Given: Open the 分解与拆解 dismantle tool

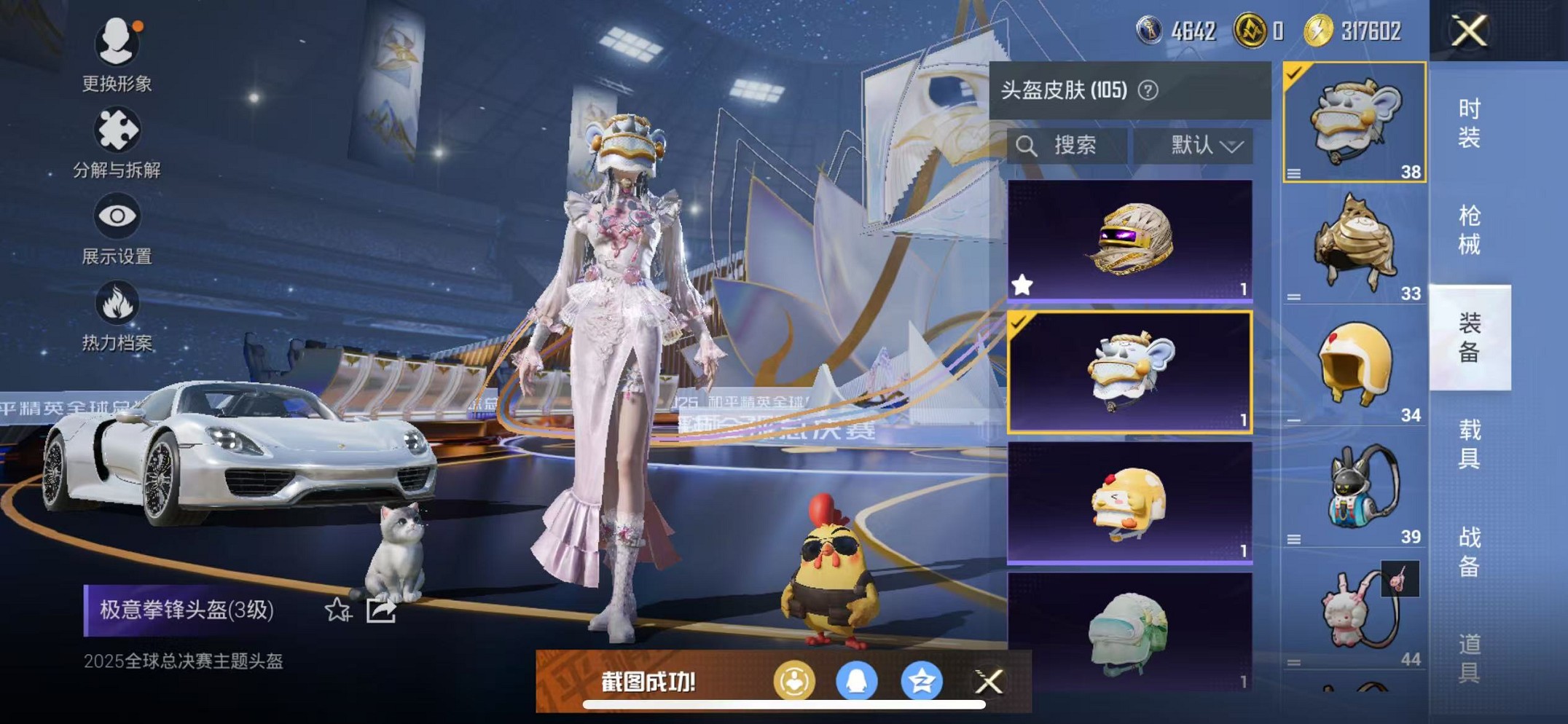Looking at the screenshot, I should coord(117,130).
